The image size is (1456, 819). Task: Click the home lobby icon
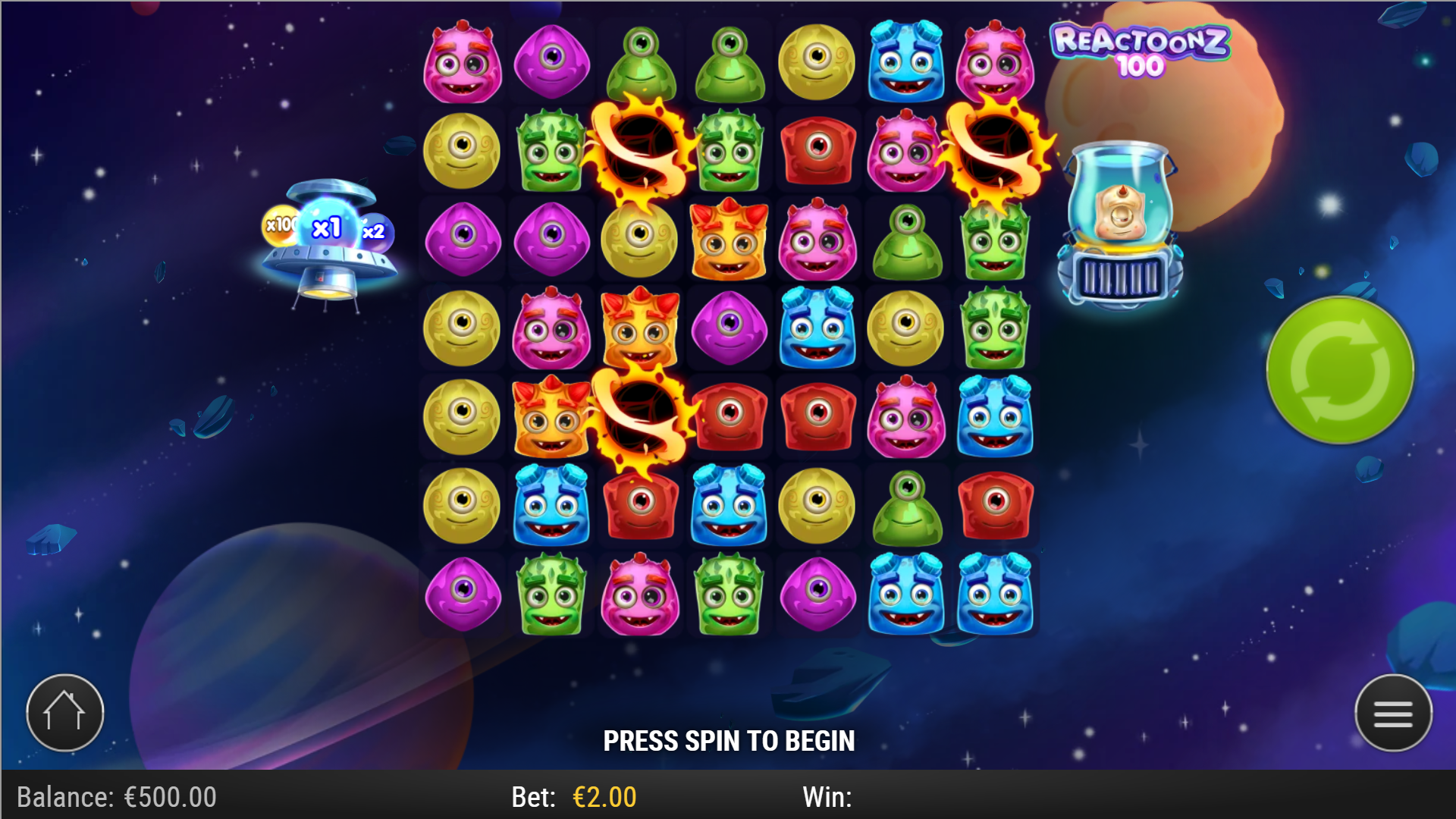[x=64, y=711]
